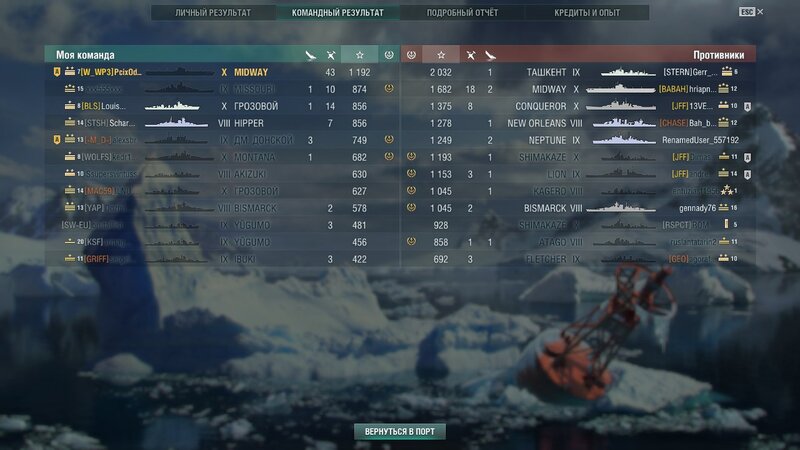Click the enemy New Orleans player row

pos(580,123)
